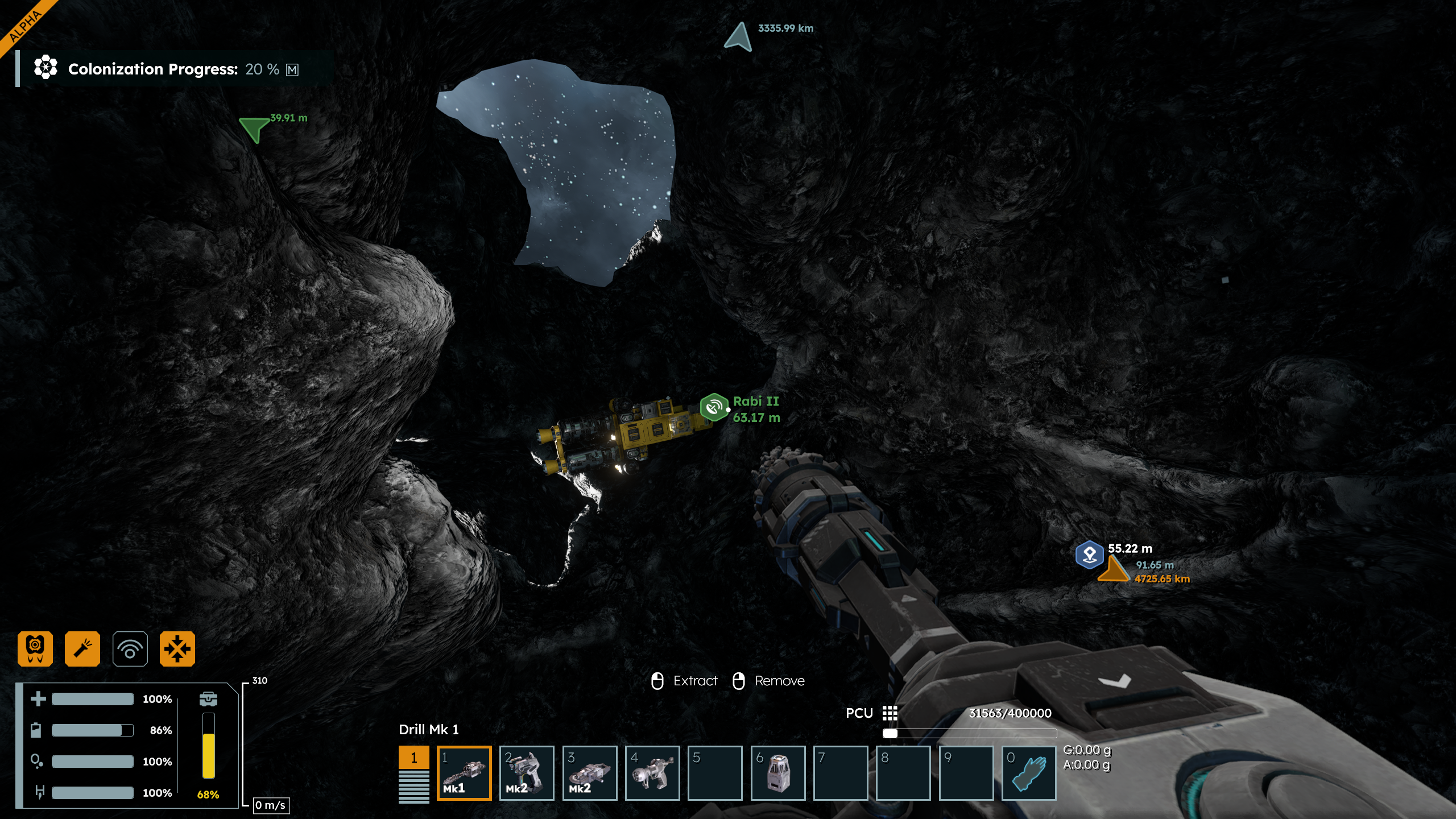Toggle the flashlight icon
Viewport: 1456px width, 819px height.
tap(82, 648)
